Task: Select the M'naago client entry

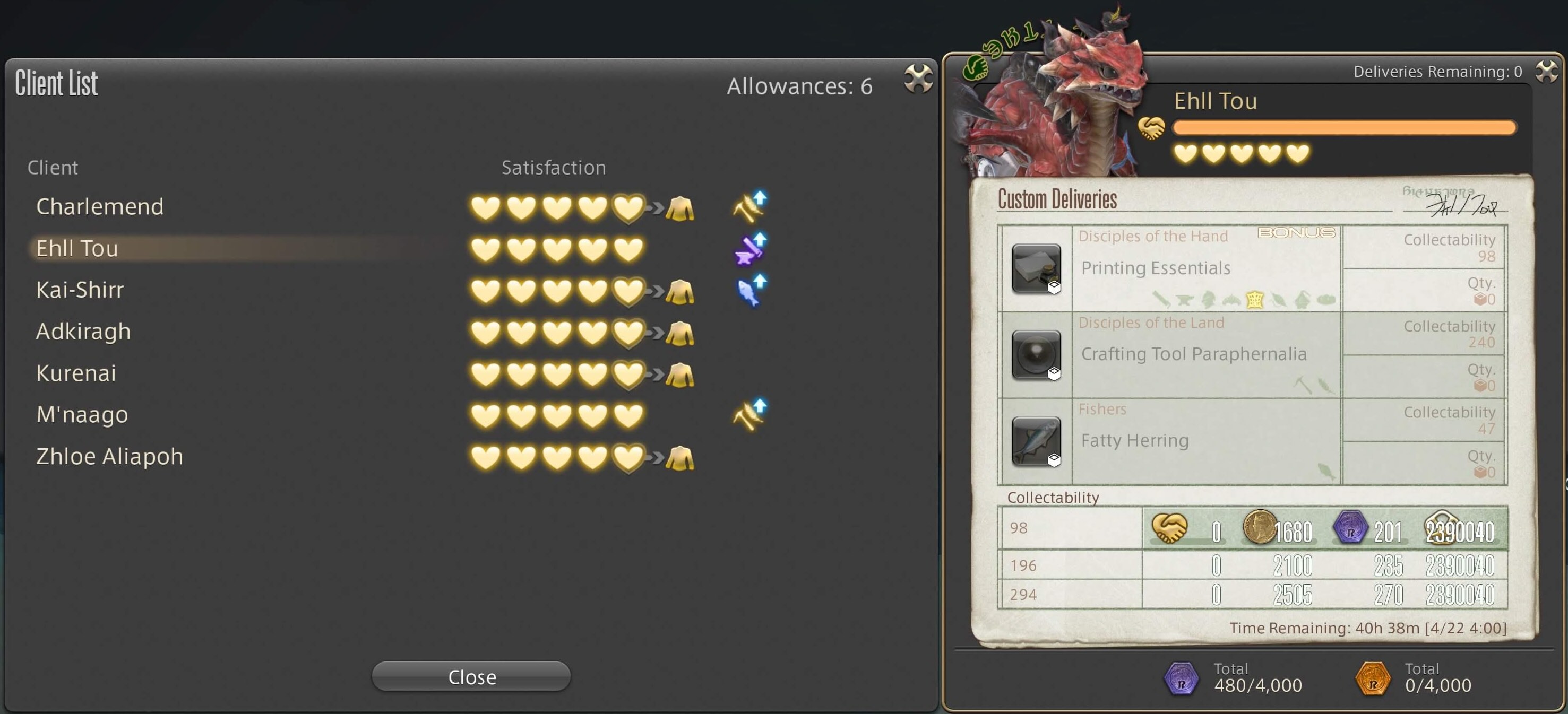Action: 82,415
